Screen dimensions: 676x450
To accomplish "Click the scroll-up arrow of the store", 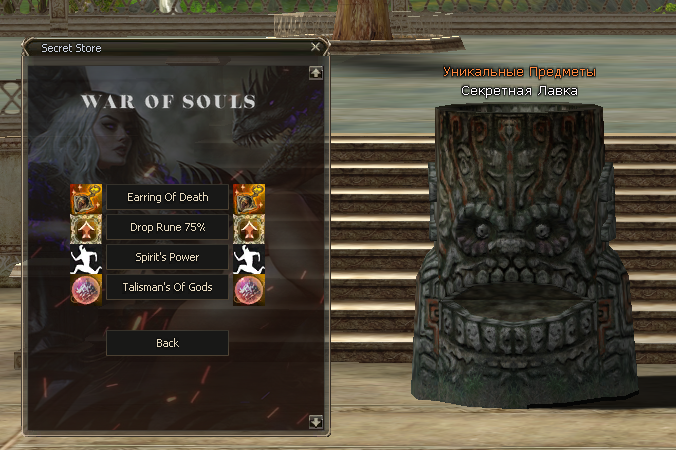I will pyautogui.click(x=316, y=72).
